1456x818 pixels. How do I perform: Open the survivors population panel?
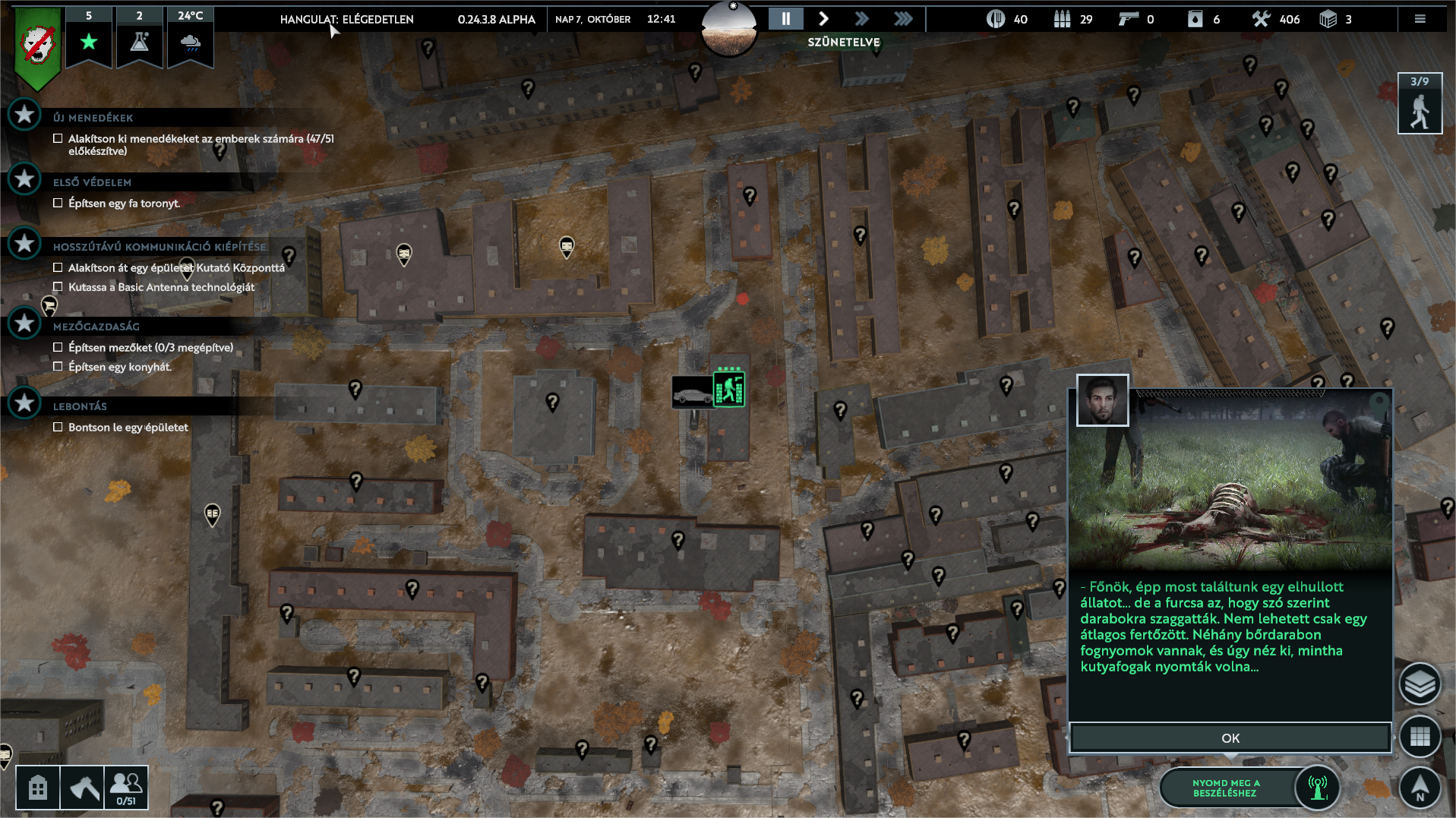pos(125,788)
